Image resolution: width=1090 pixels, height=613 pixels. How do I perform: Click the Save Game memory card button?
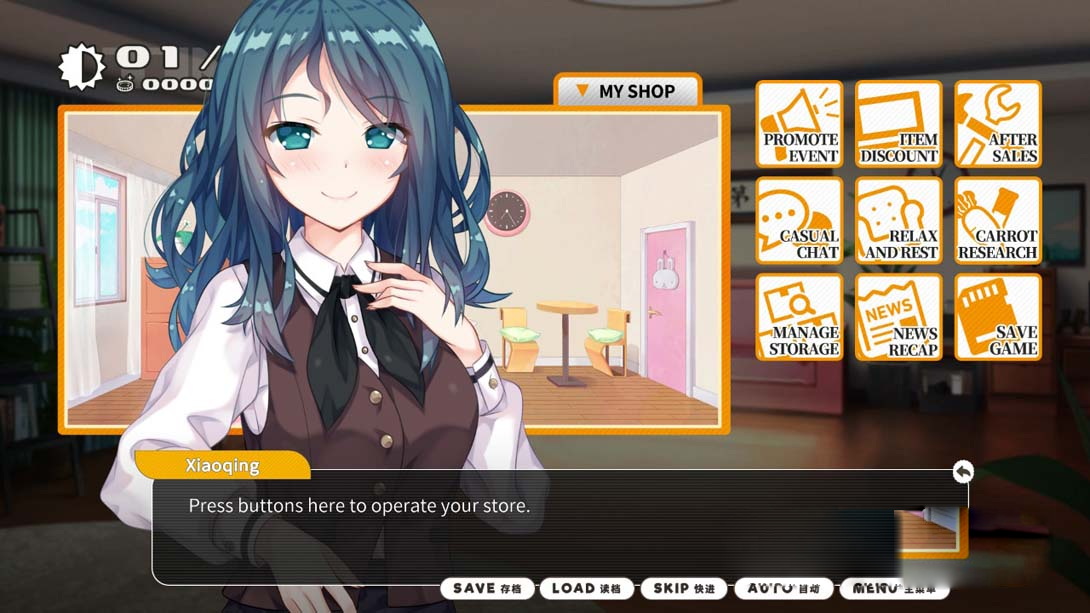[997, 317]
